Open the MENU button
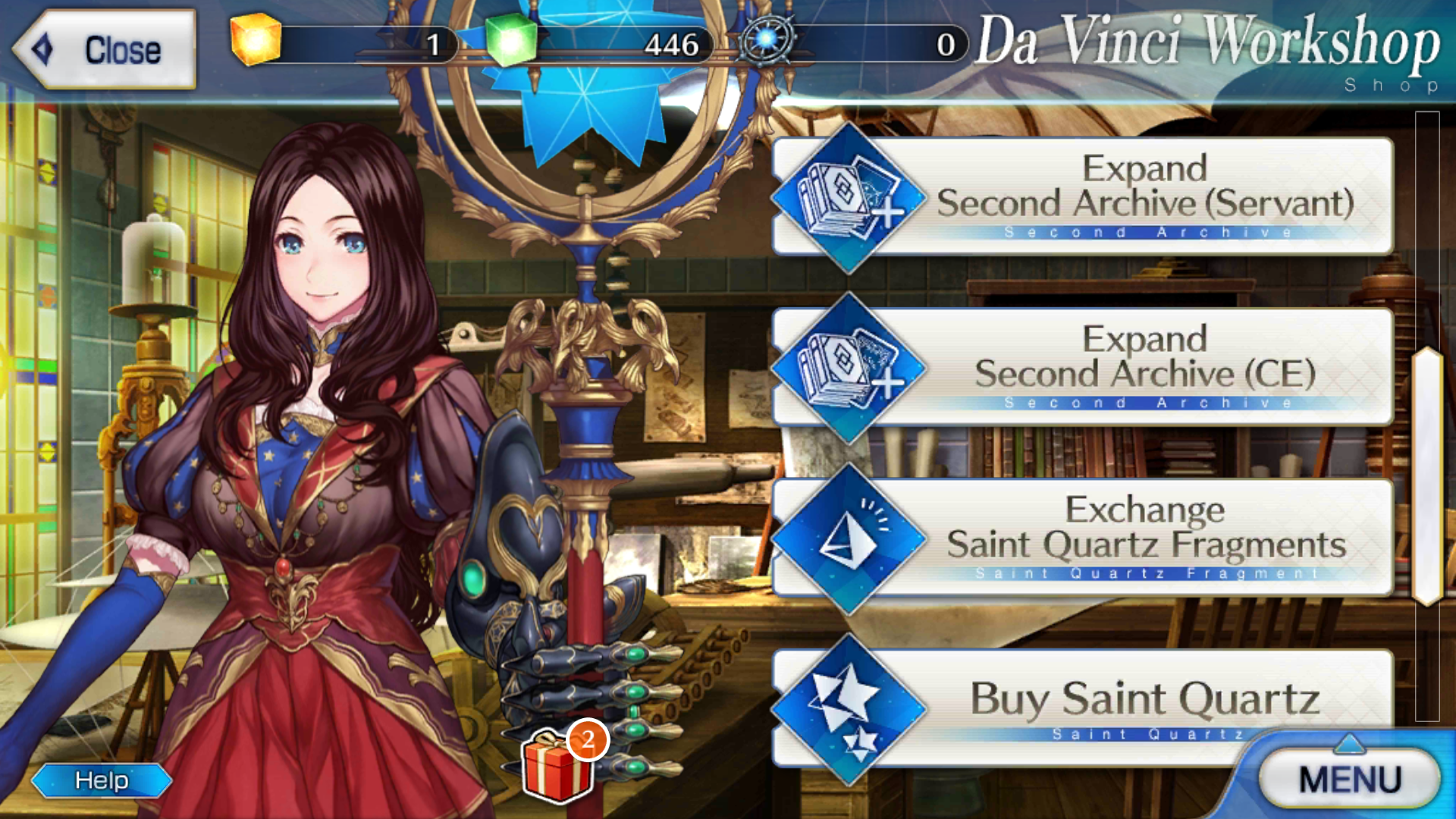 coord(1350,780)
